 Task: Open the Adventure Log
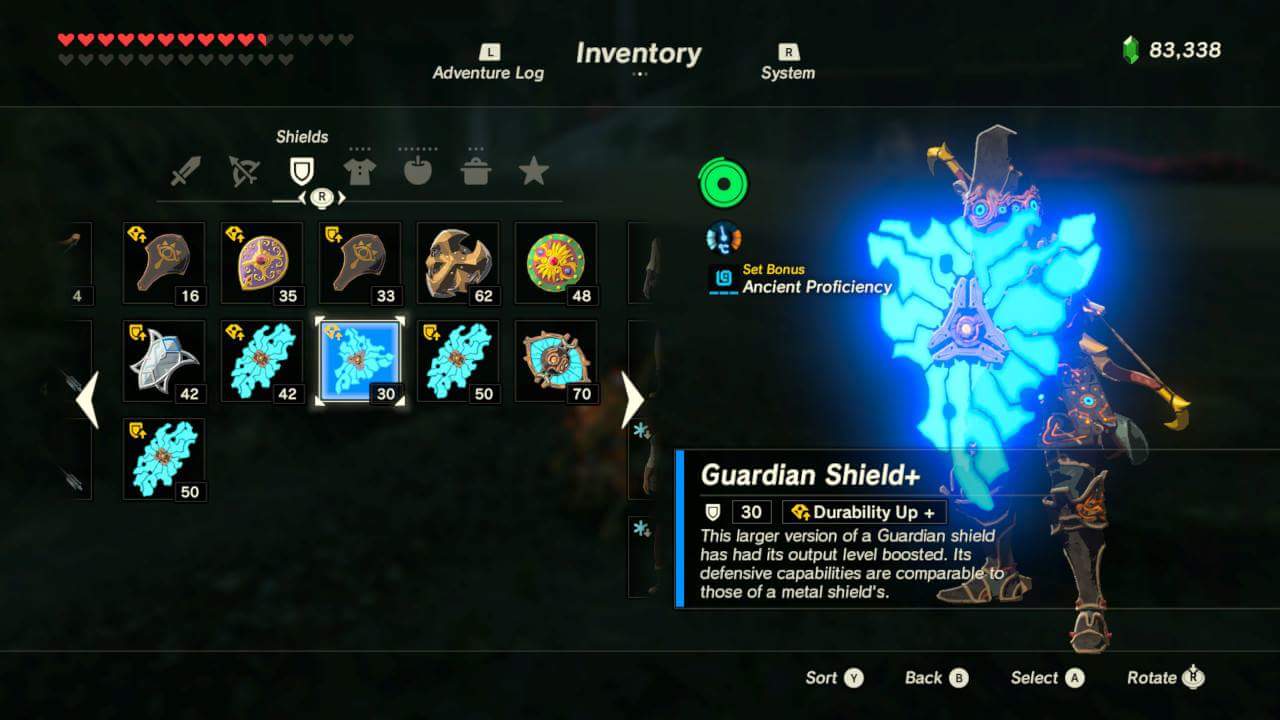point(488,63)
